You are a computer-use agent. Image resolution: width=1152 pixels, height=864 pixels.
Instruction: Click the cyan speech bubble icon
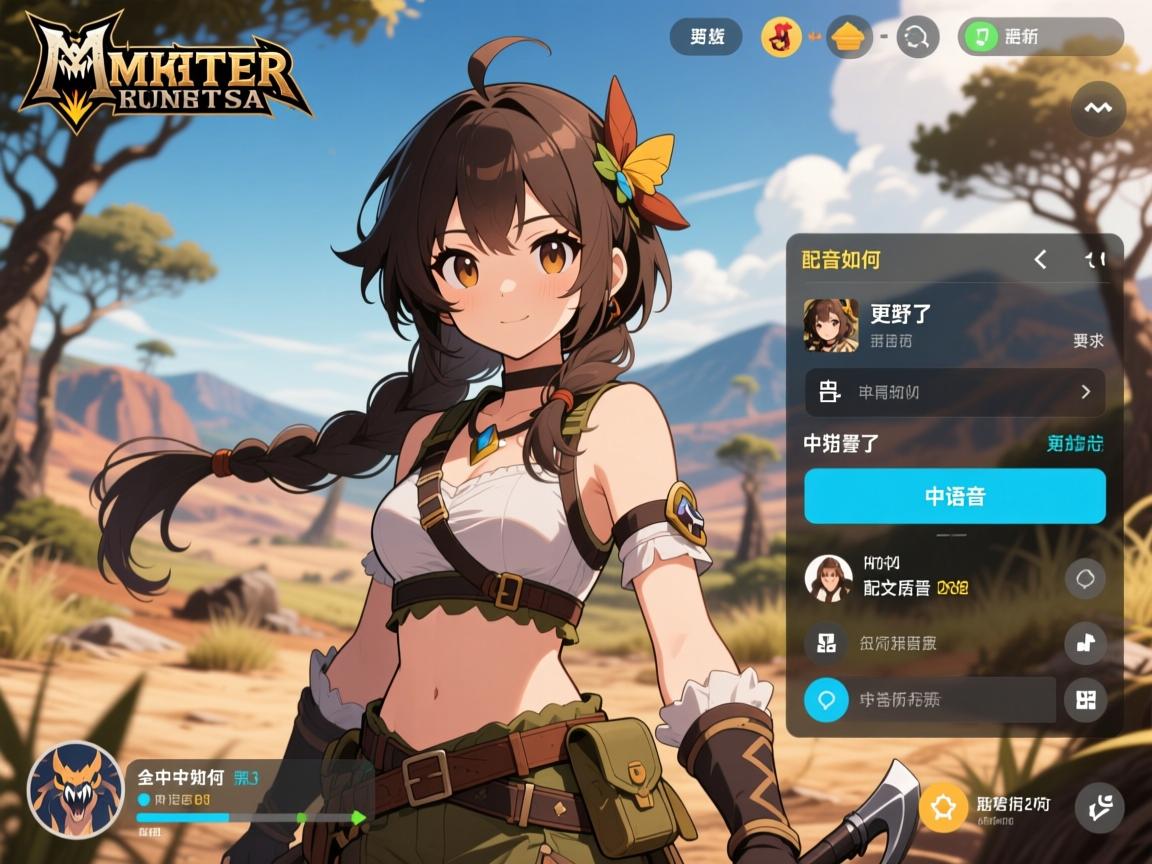point(827,700)
